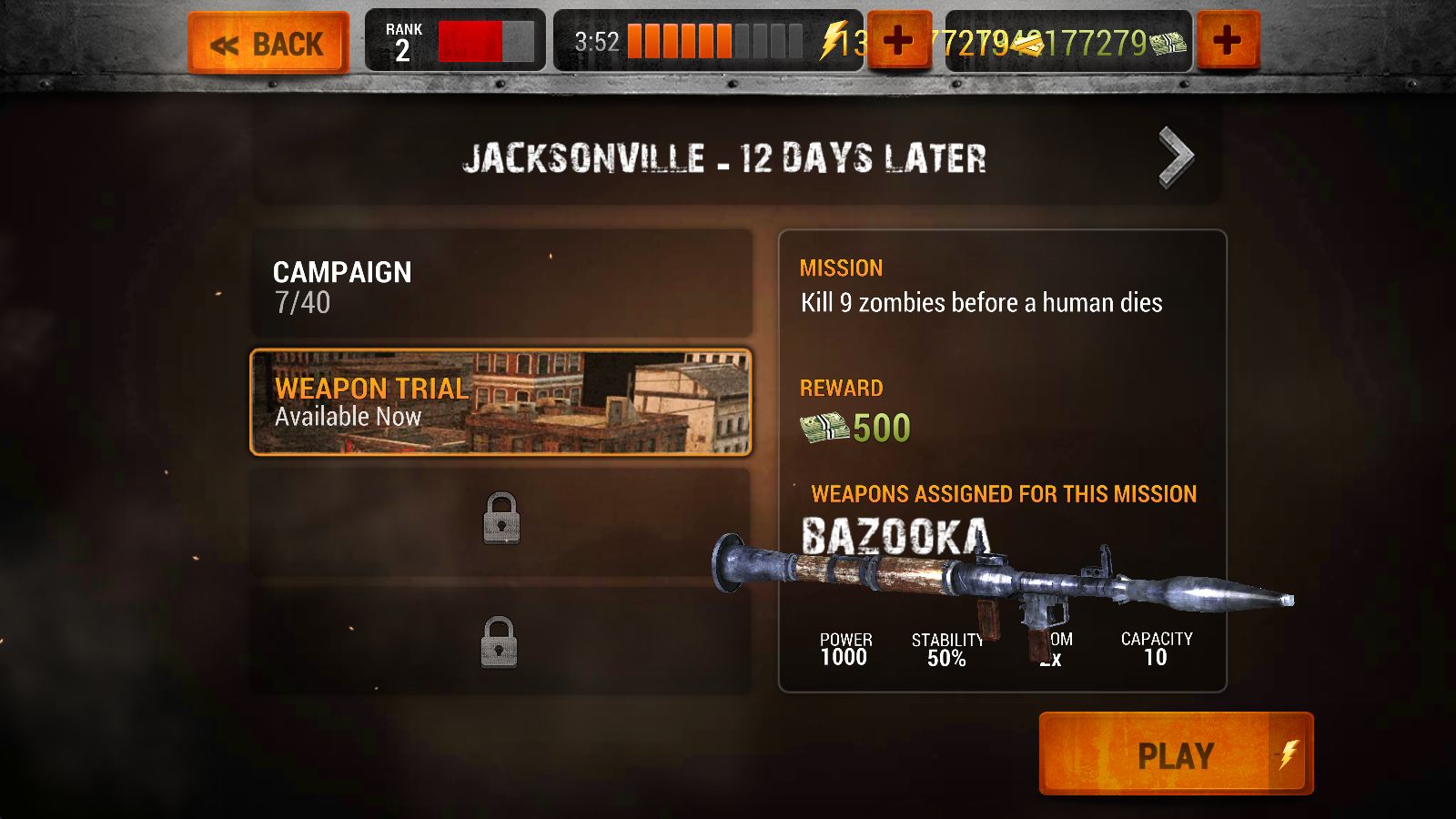Go to next location with arrow
Viewport: 1456px width, 819px height.
[x=1176, y=157]
